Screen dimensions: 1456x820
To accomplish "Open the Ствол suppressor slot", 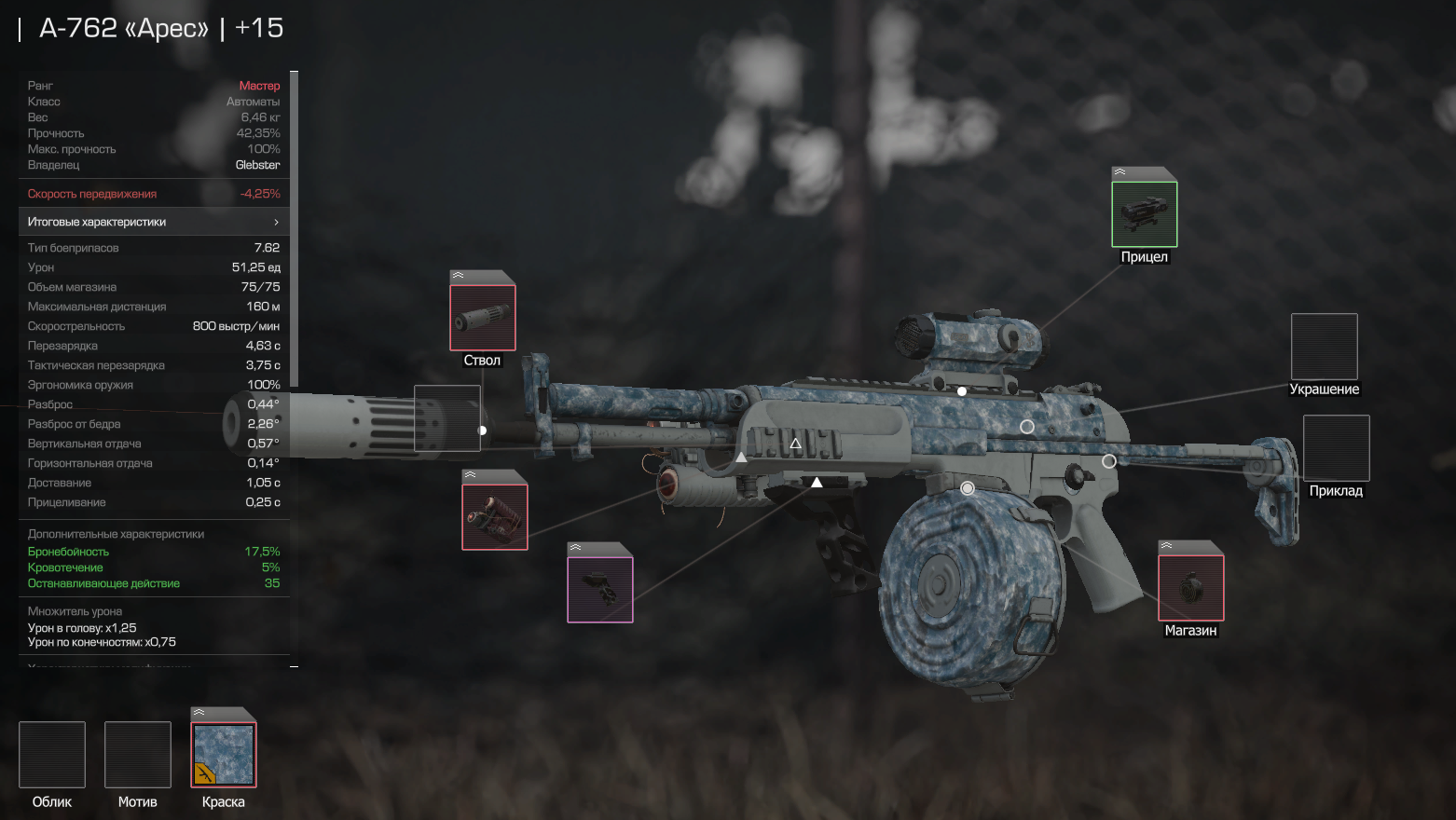I will coord(482,318).
